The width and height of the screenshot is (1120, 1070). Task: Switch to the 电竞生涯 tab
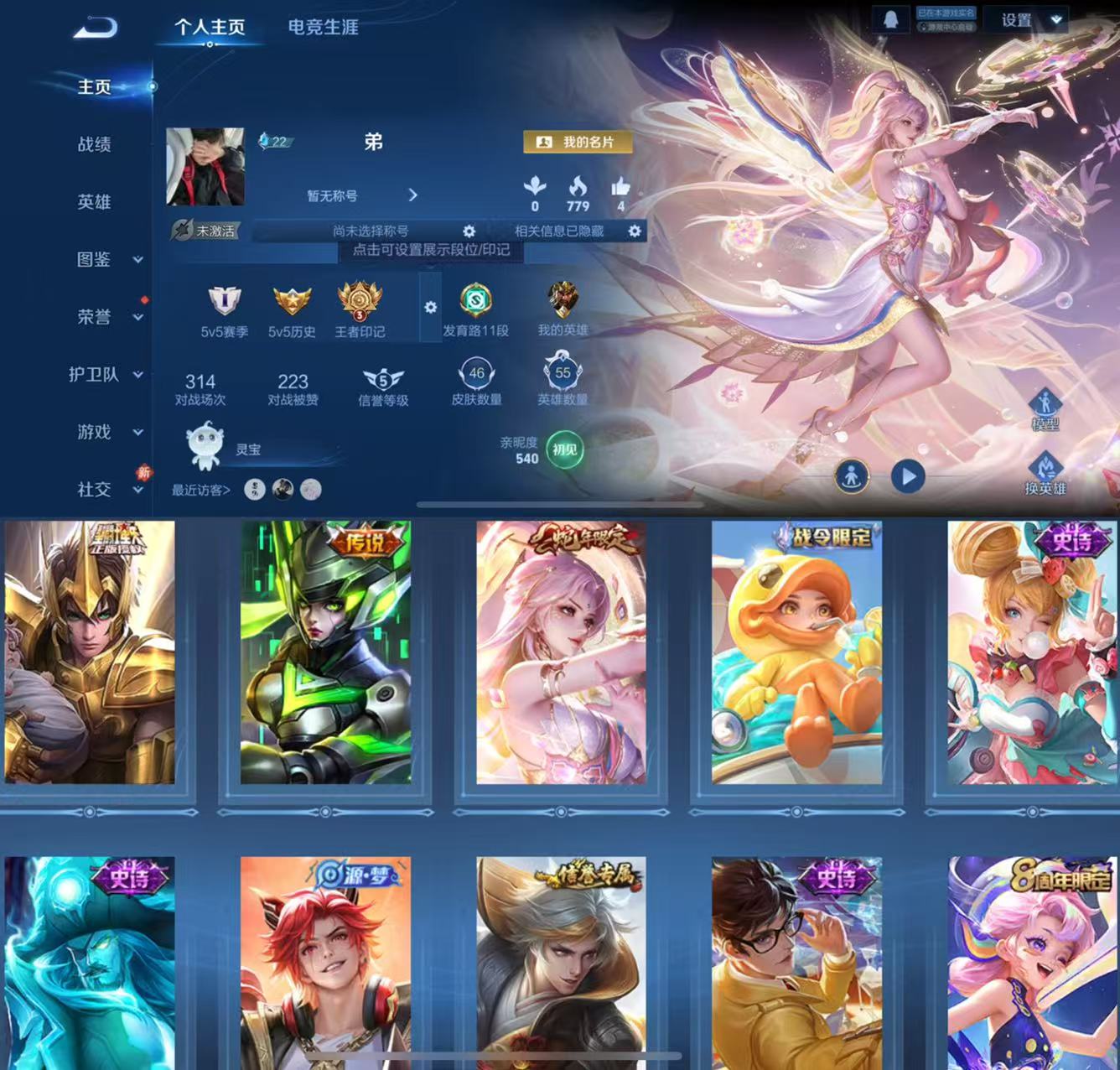(323, 27)
